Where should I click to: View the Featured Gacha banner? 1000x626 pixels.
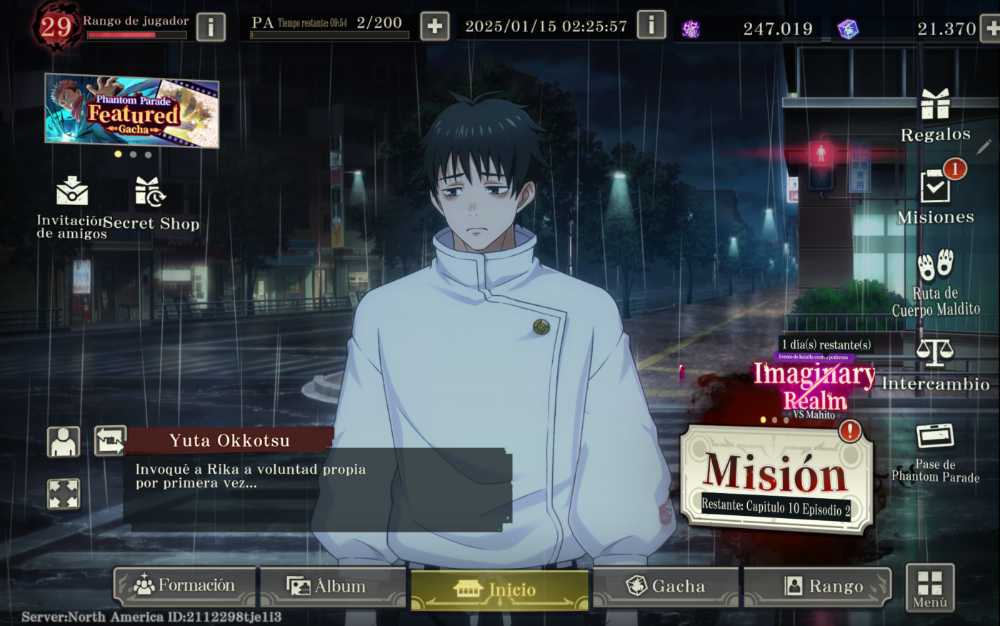coord(131,111)
